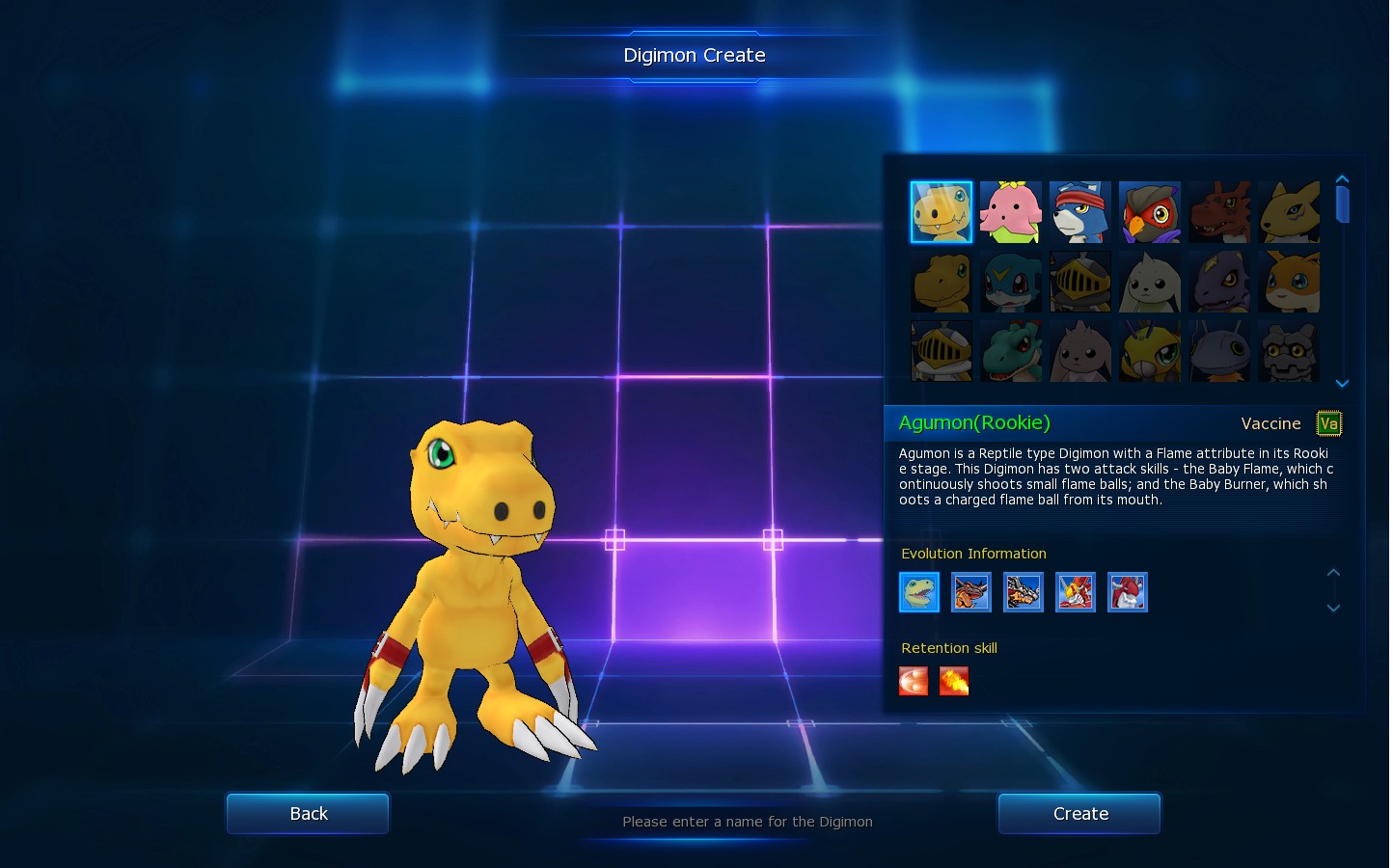
Task: Click the Digimon name entry field
Action: (x=747, y=822)
